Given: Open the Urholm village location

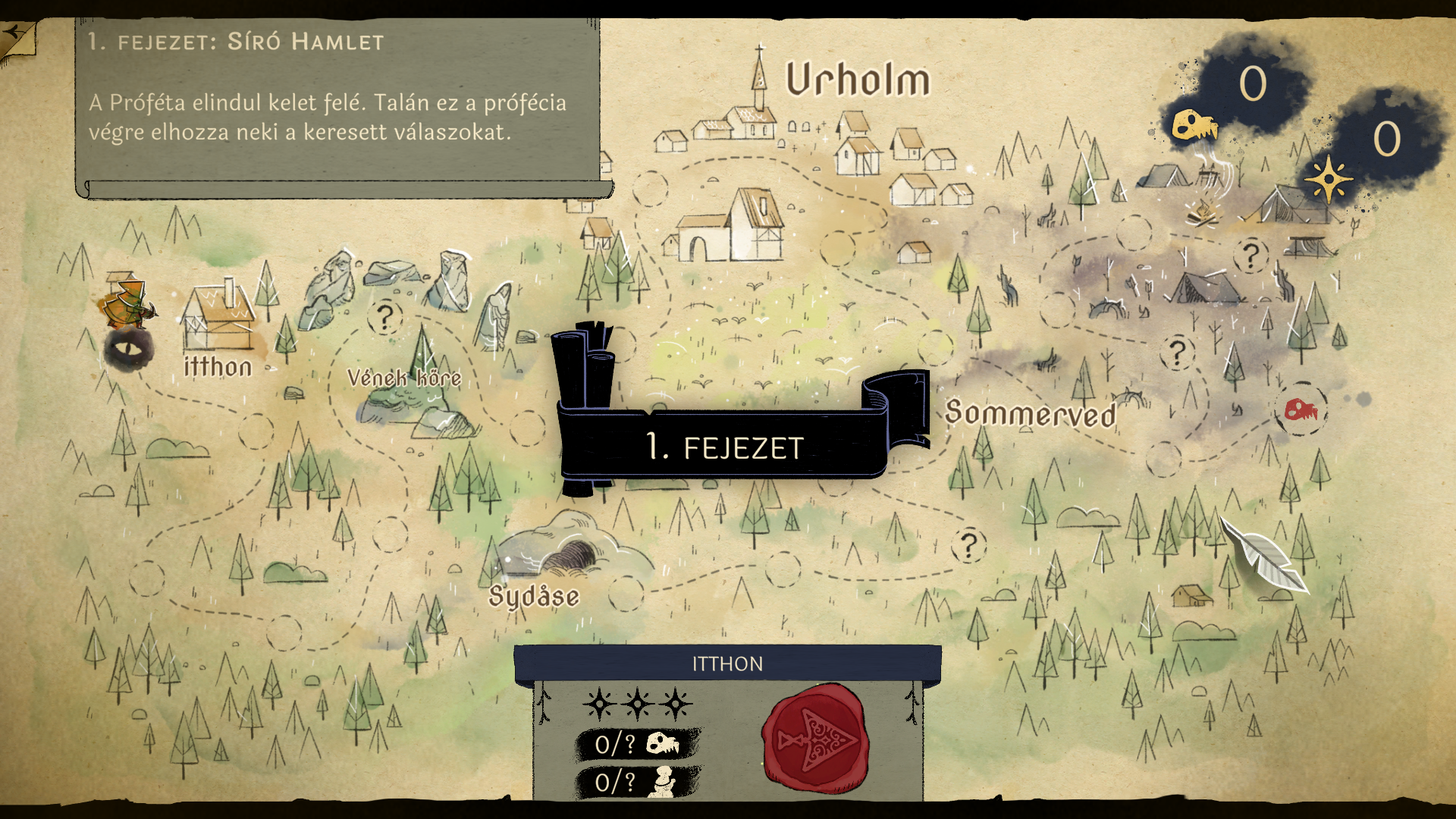Looking at the screenshot, I should pyautogui.click(x=857, y=80).
